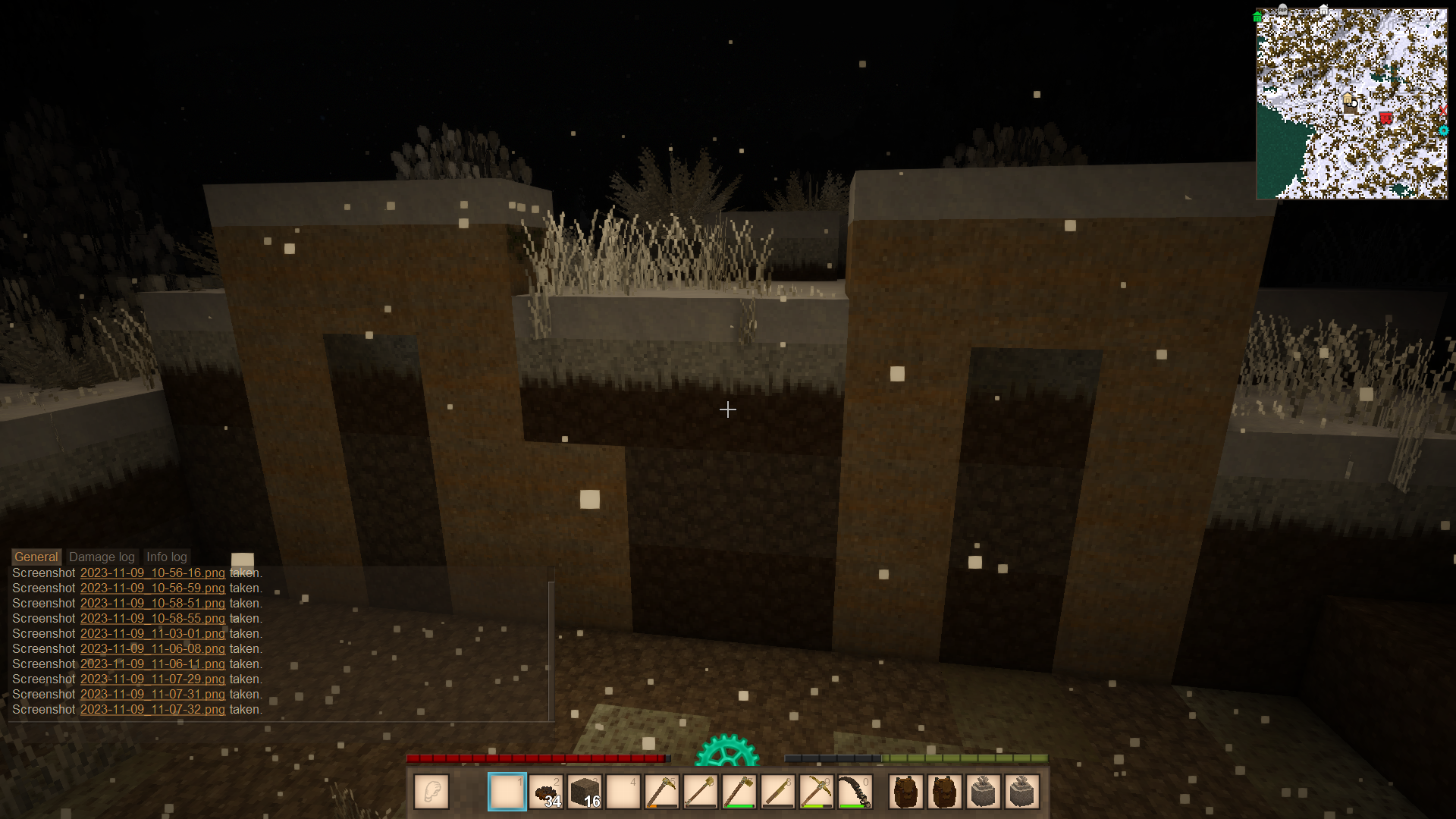Equip the curved dark blade in slot 0
Image resolution: width=1456 pixels, height=819 pixels.
coord(855,792)
